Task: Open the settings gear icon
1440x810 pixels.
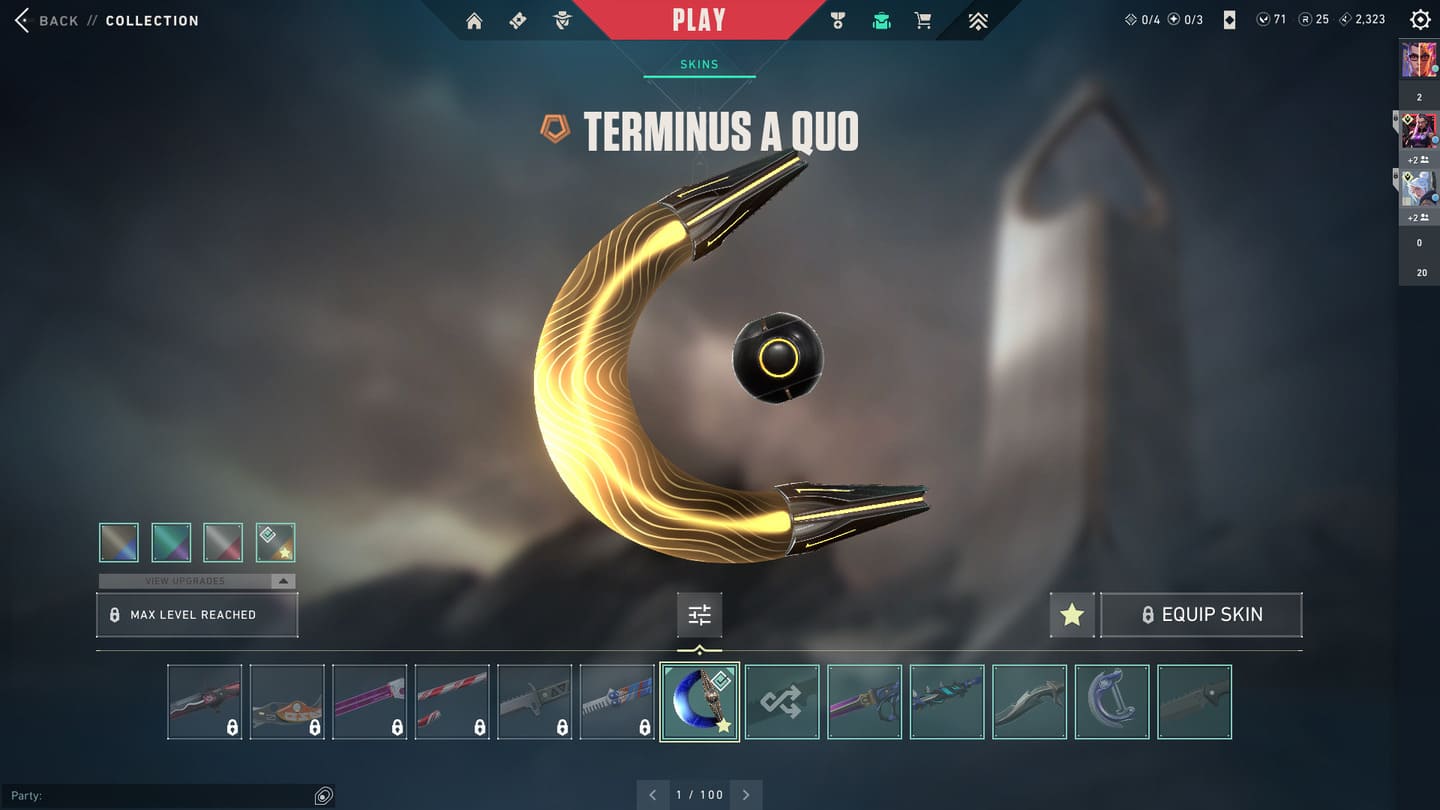Action: pos(1419,20)
